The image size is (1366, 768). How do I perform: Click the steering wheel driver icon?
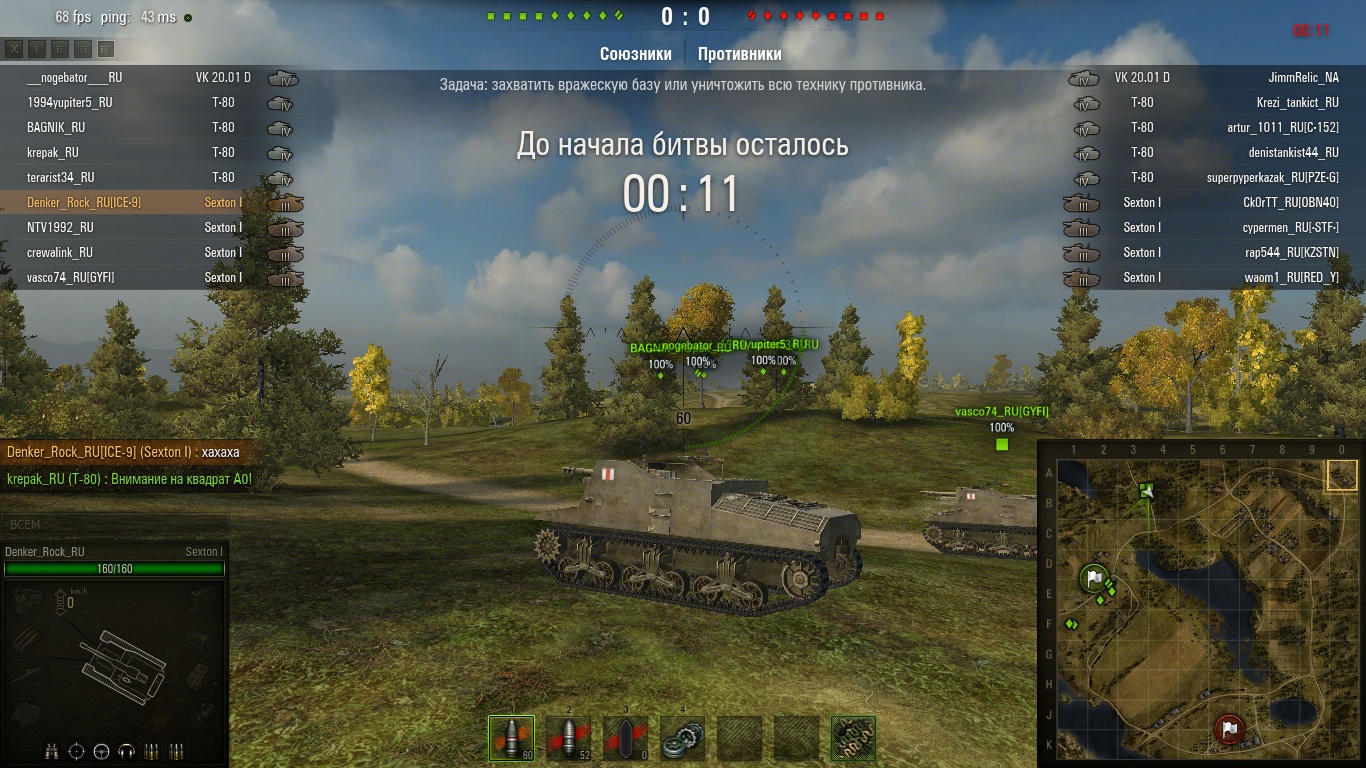point(101,751)
